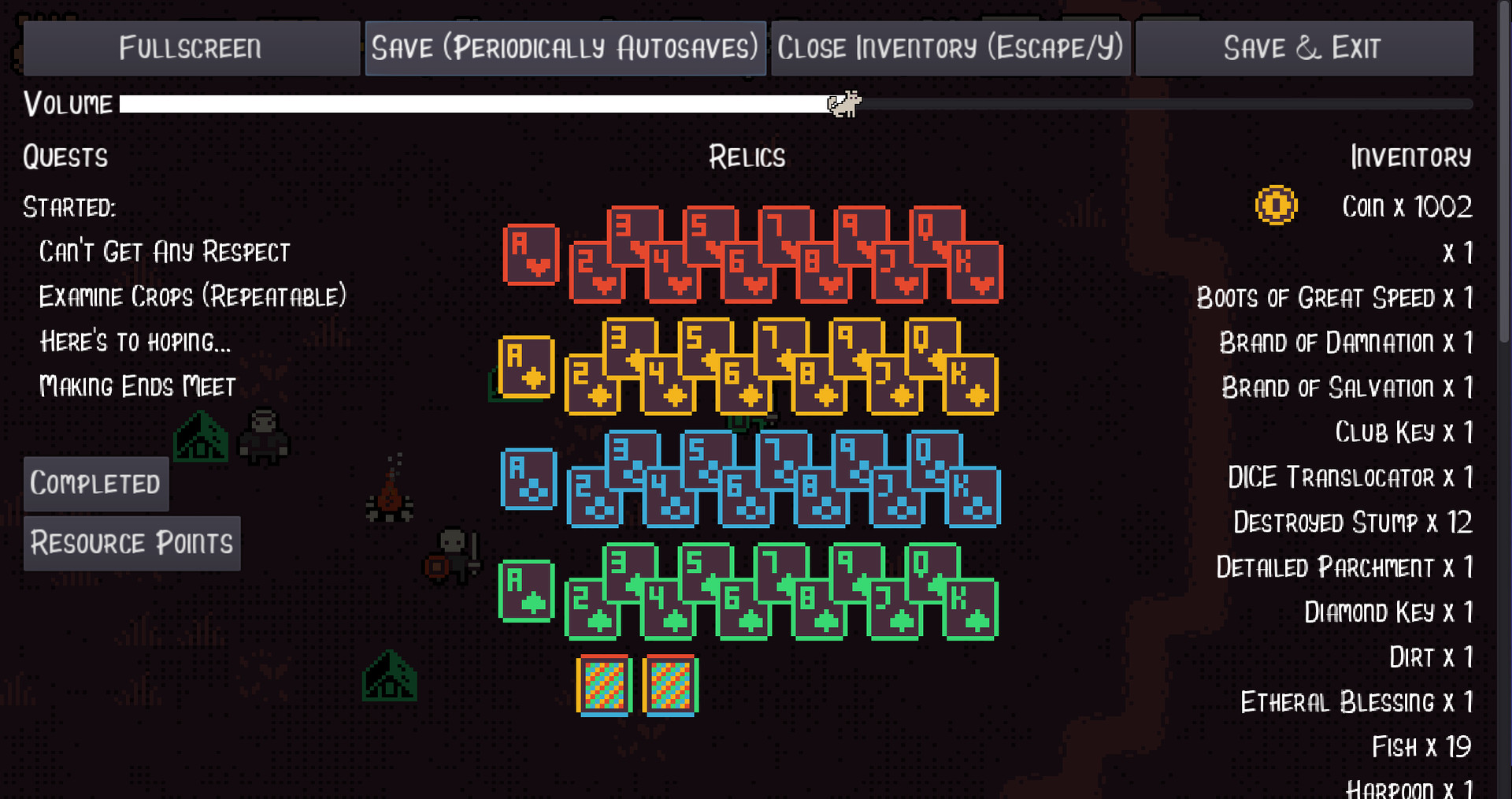
Task: Select the first face-down card relic
Action: (603, 684)
